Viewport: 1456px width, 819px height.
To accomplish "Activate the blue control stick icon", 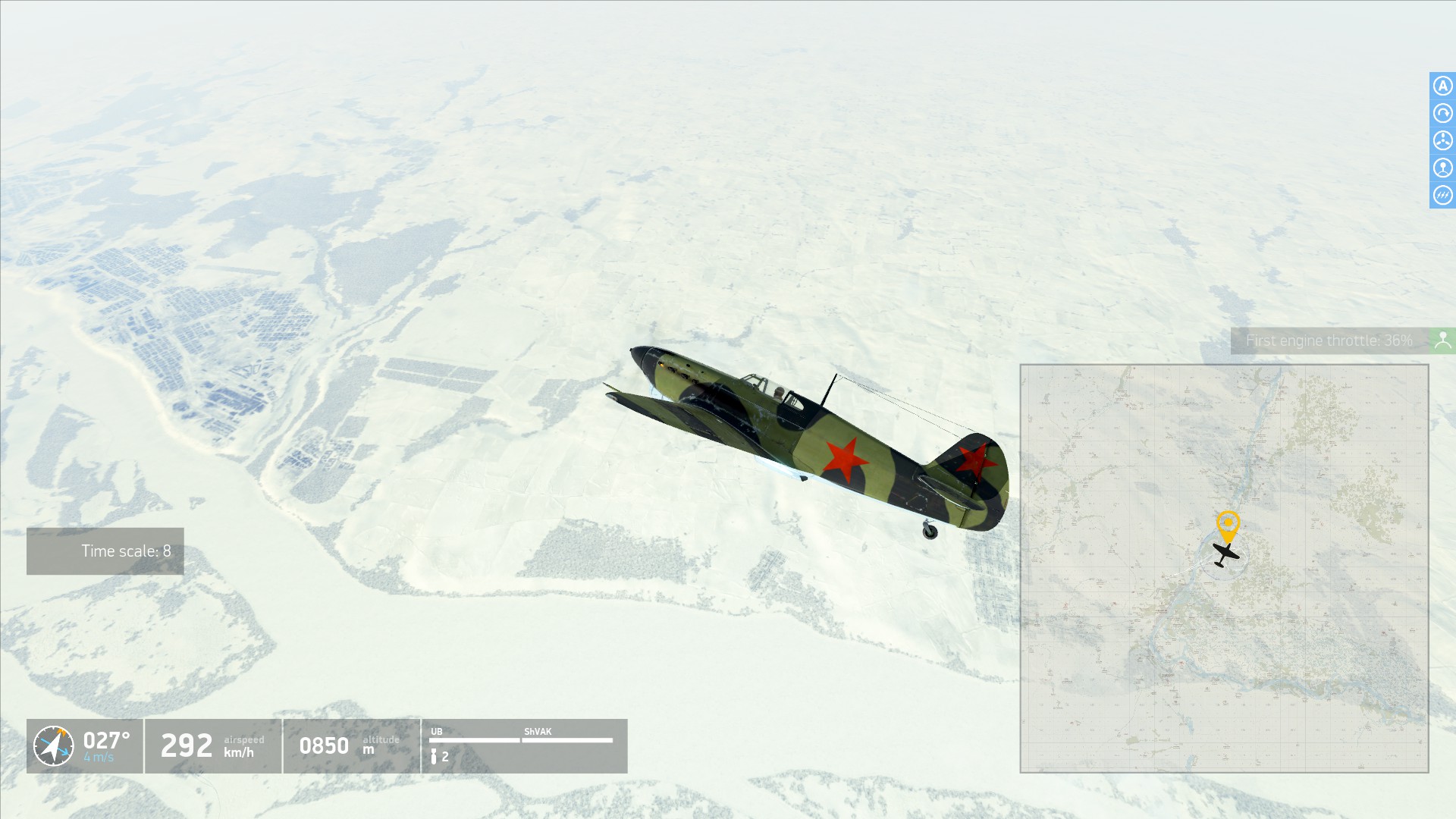I will pos(1442,168).
